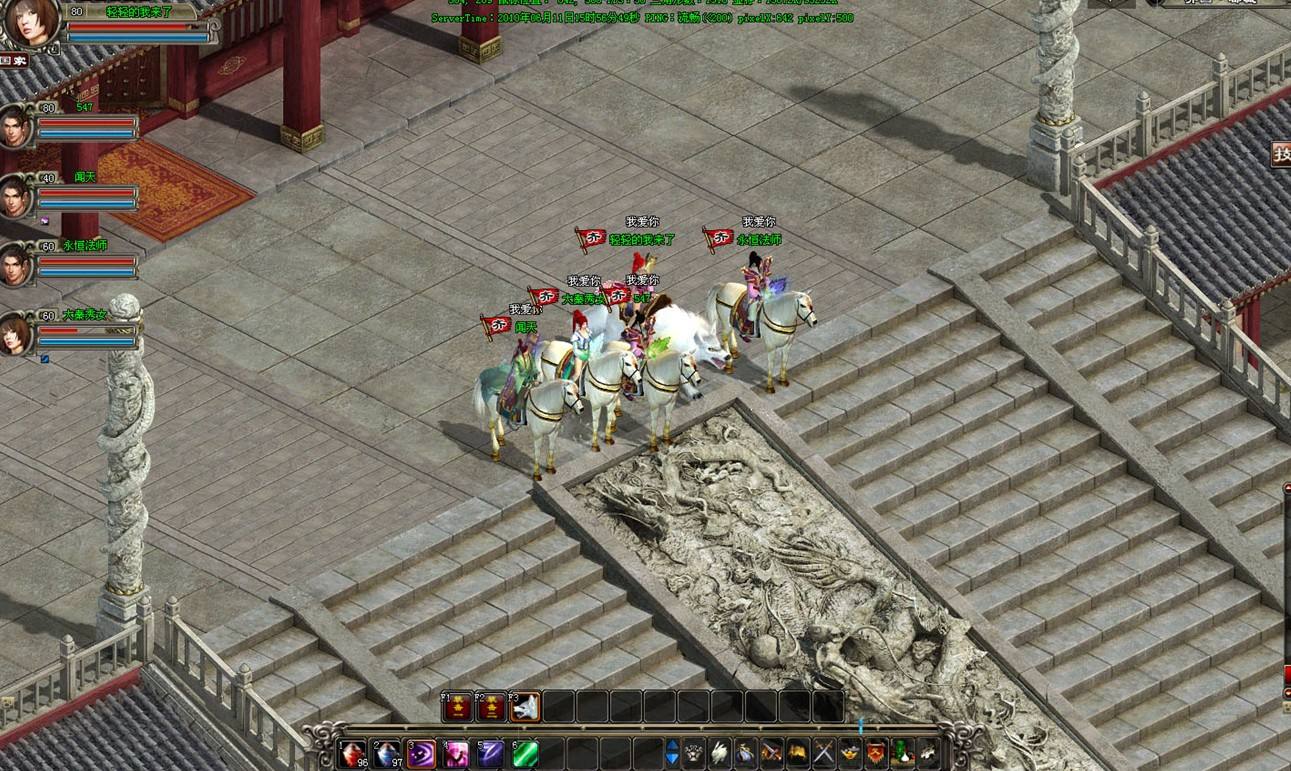The height and width of the screenshot is (771, 1291).
Task: Activate the white wolf mount in F3
Action: pos(525,707)
